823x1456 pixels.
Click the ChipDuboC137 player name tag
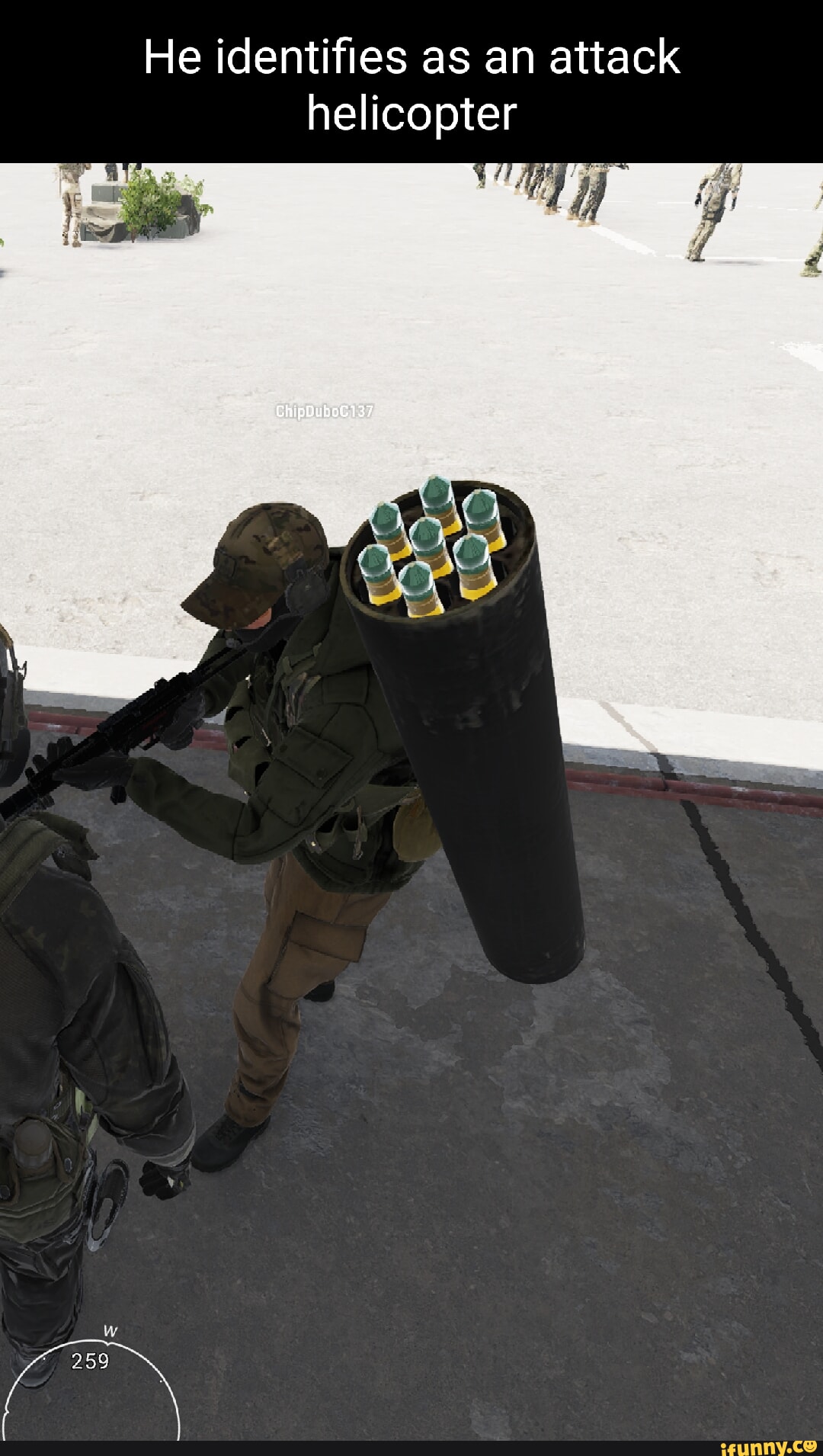pos(325,412)
